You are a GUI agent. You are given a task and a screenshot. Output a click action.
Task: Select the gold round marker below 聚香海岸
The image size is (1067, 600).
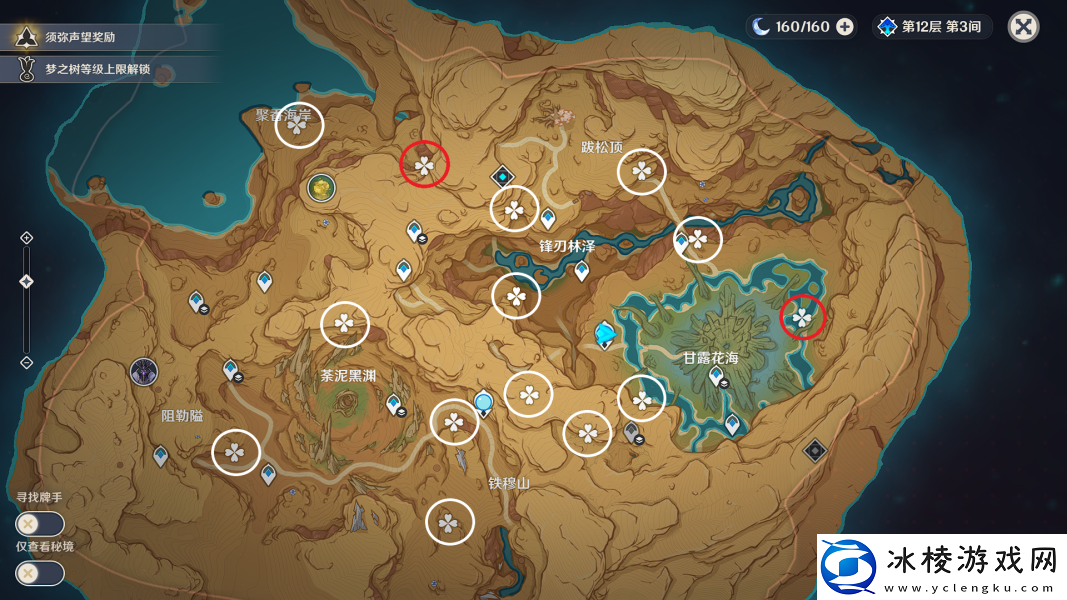tap(321, 186)
